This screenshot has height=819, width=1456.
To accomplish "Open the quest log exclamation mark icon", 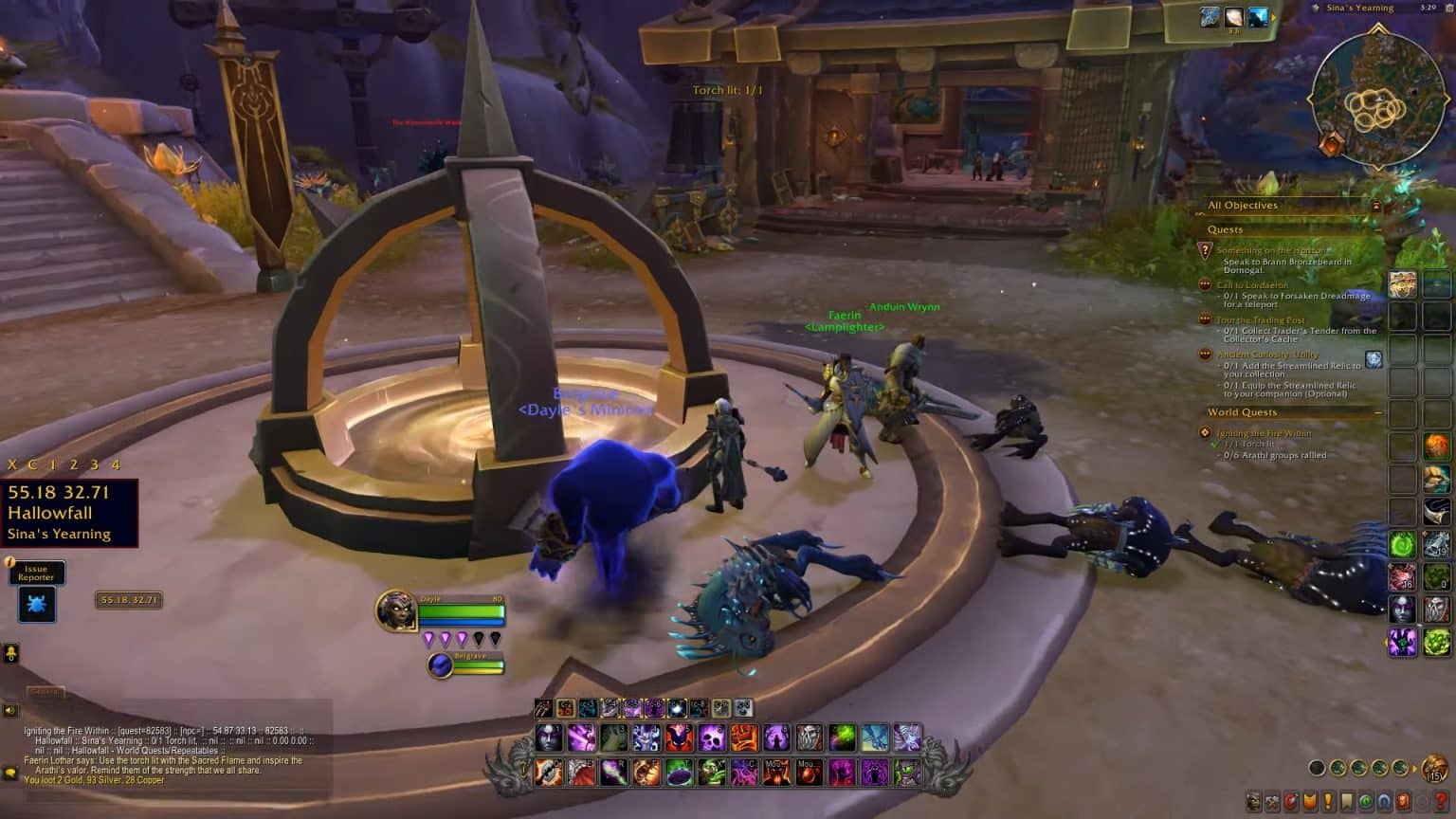I will click(1328, 801).
